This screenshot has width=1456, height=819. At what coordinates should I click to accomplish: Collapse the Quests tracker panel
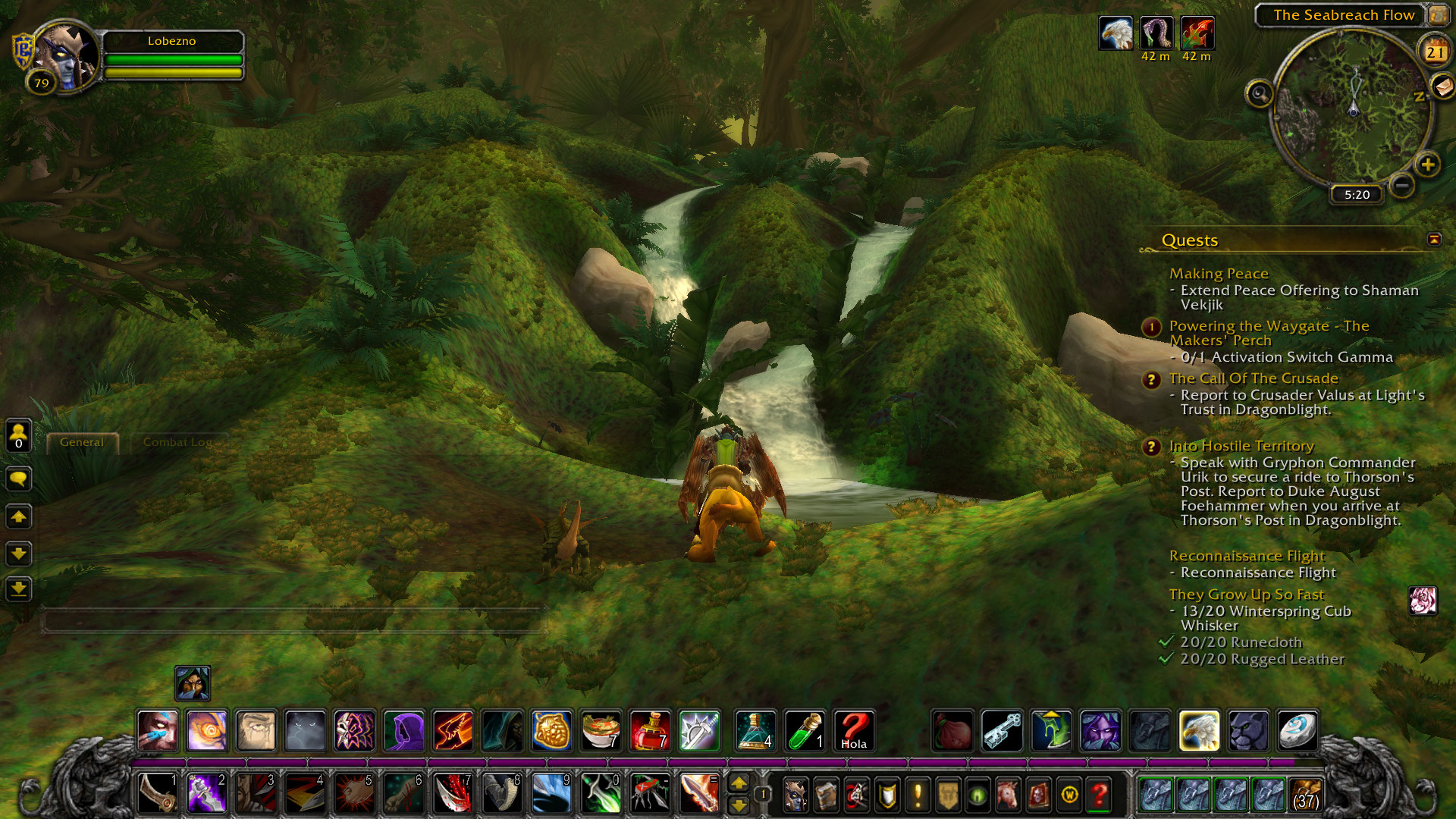tap(1433, 240)
